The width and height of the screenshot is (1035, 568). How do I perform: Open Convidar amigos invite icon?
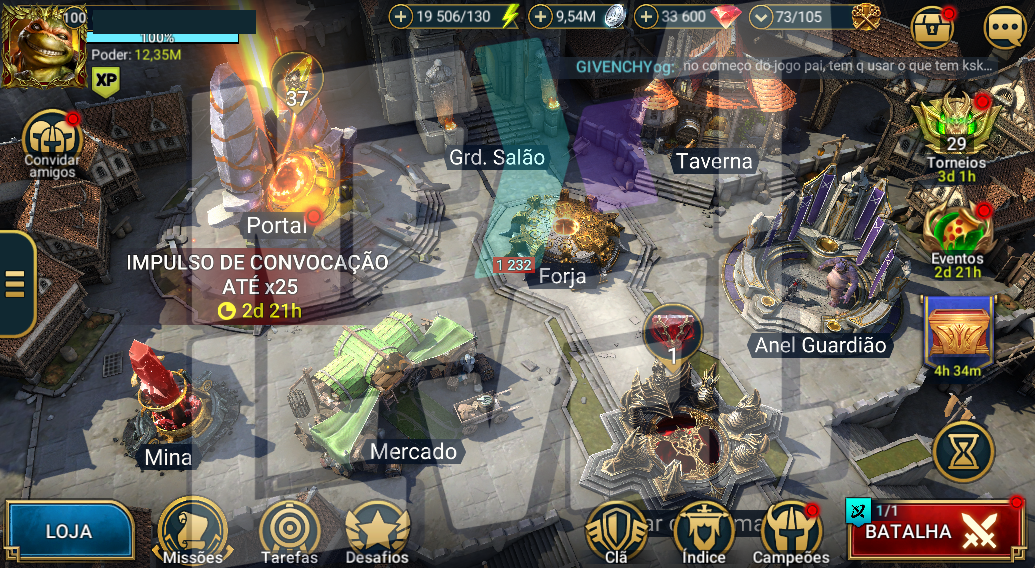[x=50, y=140]
